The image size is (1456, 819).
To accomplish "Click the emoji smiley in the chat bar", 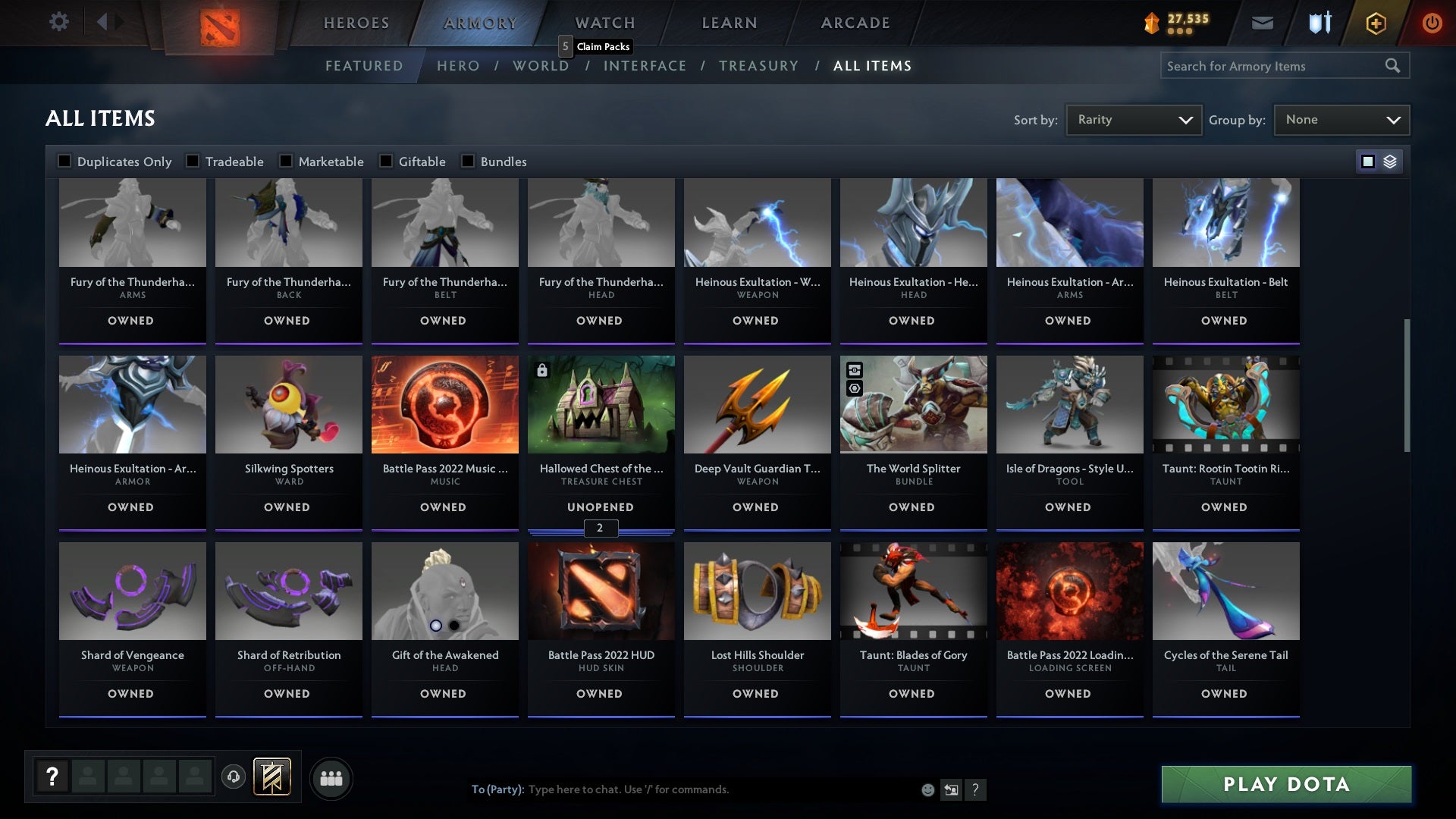I will pos(927,789).
